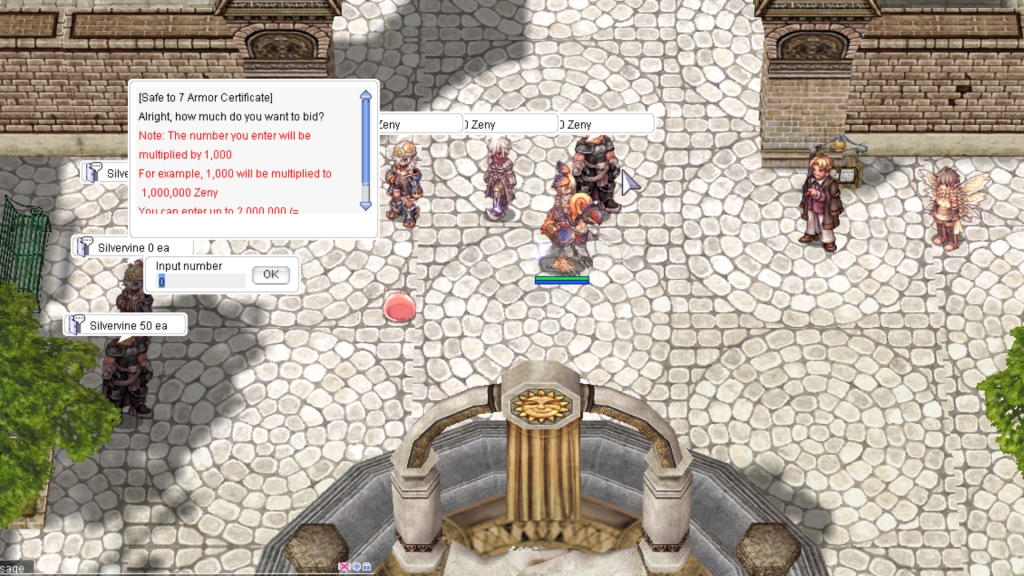Confirm the bid with the OK button
Image resolution: width=1024 pixels, height=576 pixels.
point(270,275)
